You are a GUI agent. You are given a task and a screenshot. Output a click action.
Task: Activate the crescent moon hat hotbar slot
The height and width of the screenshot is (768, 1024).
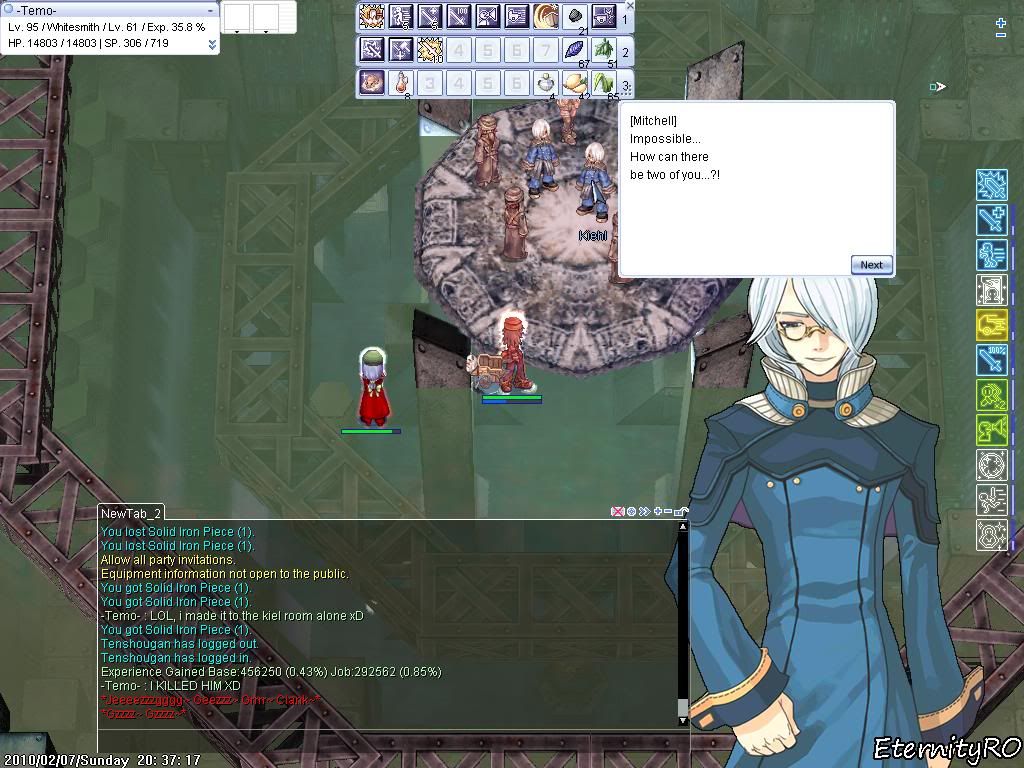(x=546, y=17)
